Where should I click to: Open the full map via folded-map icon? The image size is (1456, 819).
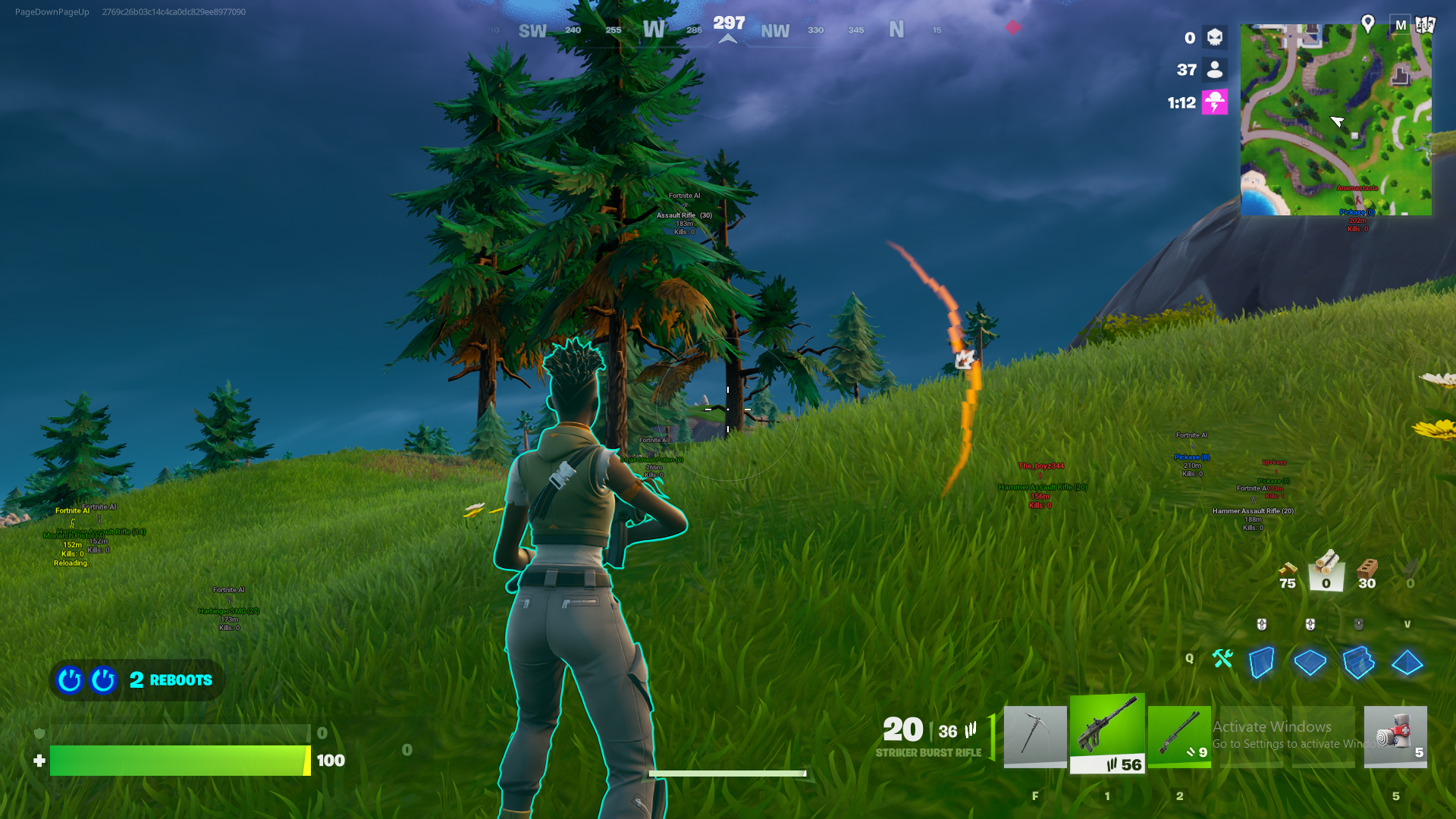click(1426, 24)
